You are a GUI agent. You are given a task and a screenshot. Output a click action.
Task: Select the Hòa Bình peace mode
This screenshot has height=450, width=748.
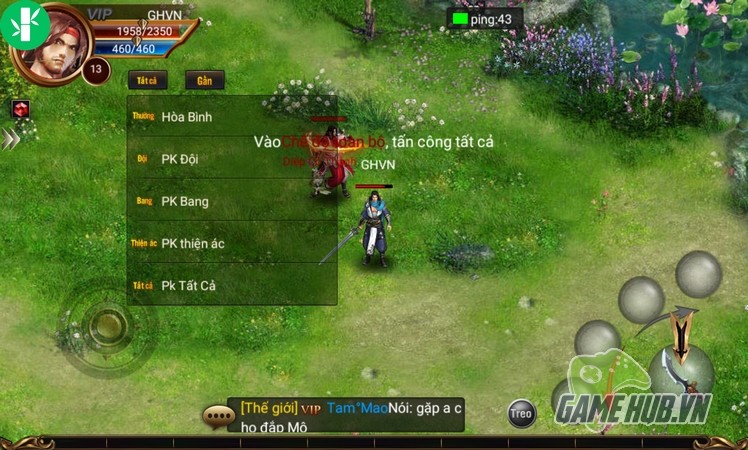231,117
